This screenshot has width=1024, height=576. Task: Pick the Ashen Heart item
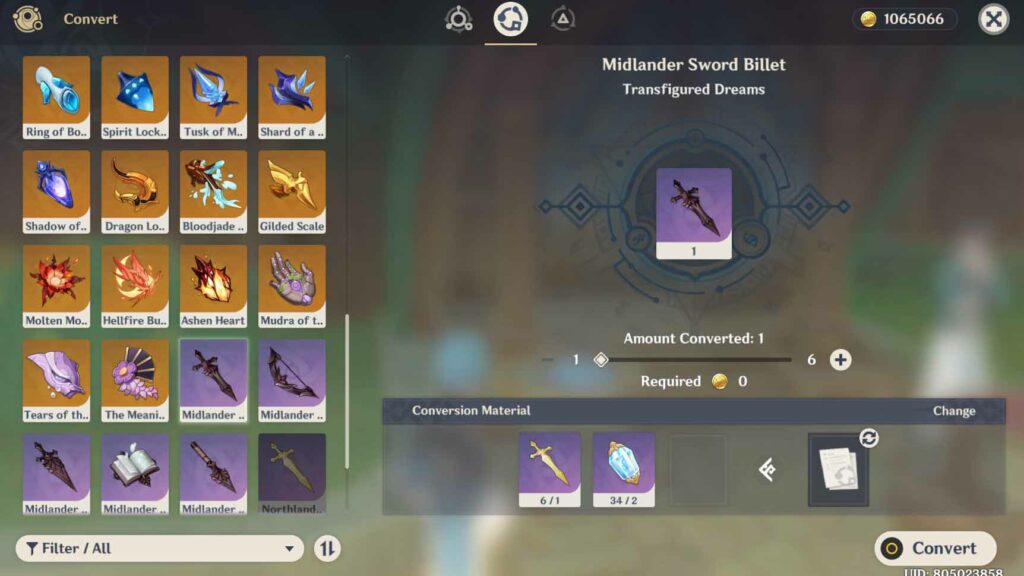point(213,285)
